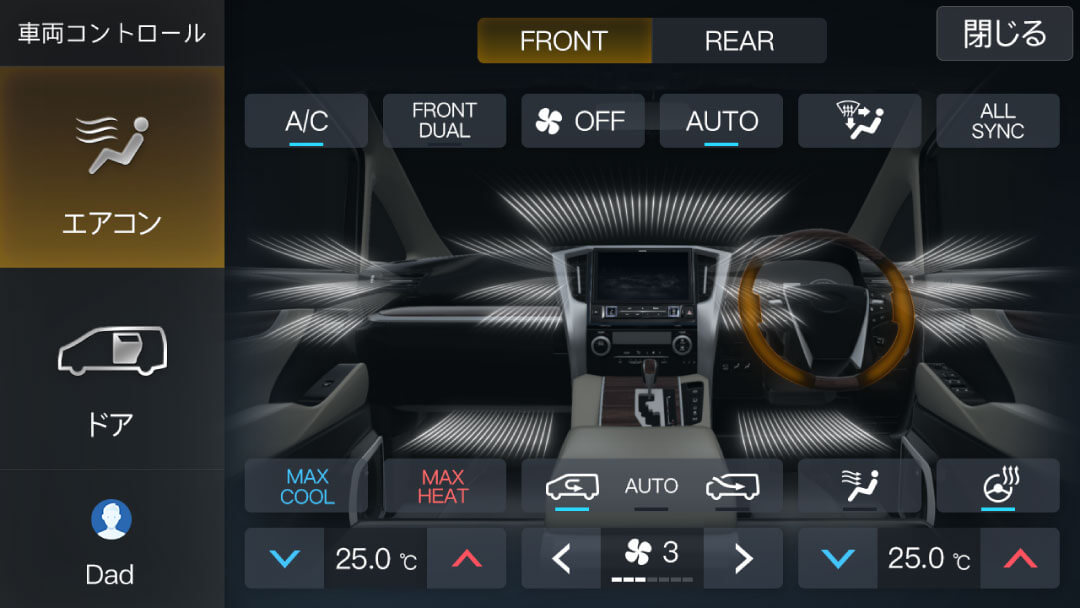Toggle the steering wheel heater
Viewport: 1080px width, 608px height.
point(997,486)
